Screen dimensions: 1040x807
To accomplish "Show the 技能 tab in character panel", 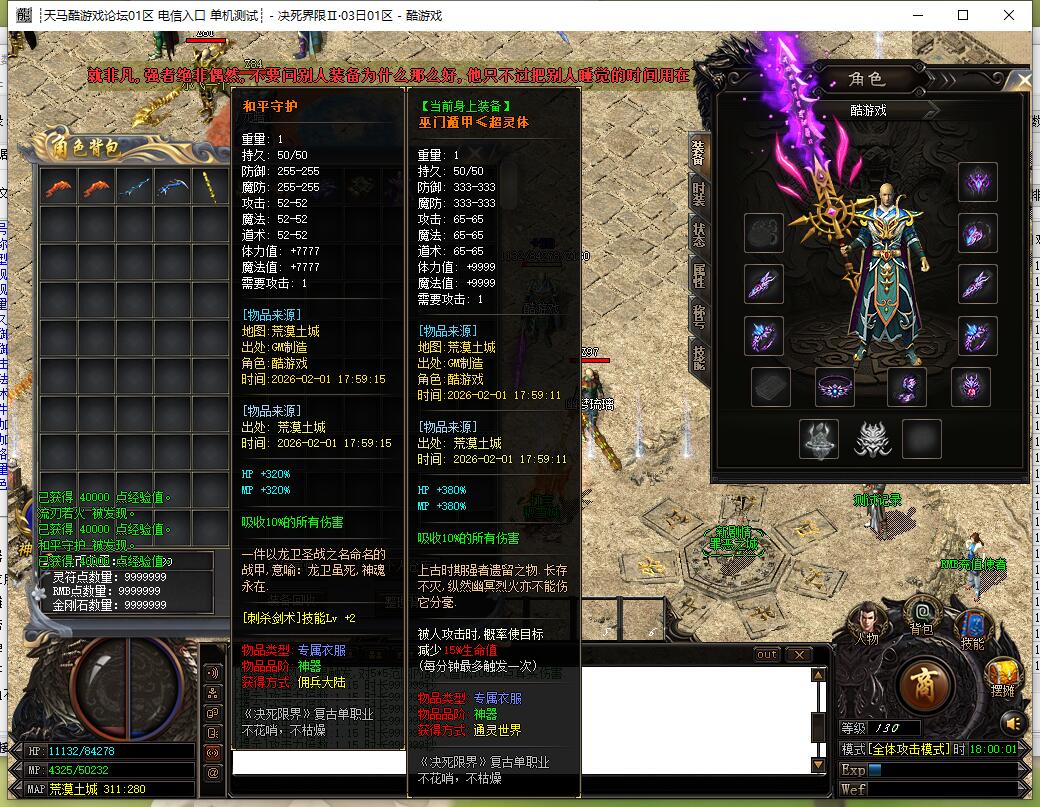I will [x=699, y=357].
